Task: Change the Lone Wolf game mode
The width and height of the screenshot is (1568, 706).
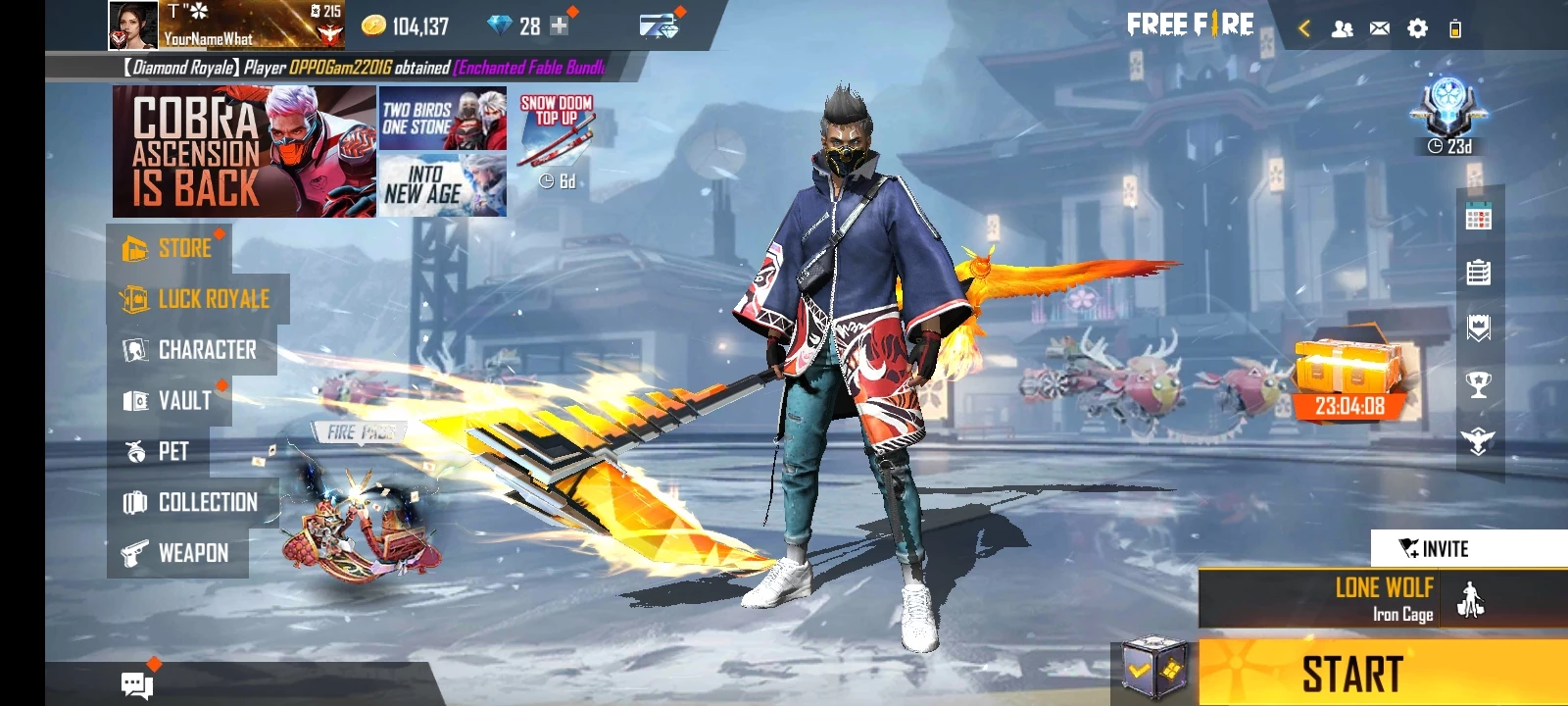Action: point(1382,598)
